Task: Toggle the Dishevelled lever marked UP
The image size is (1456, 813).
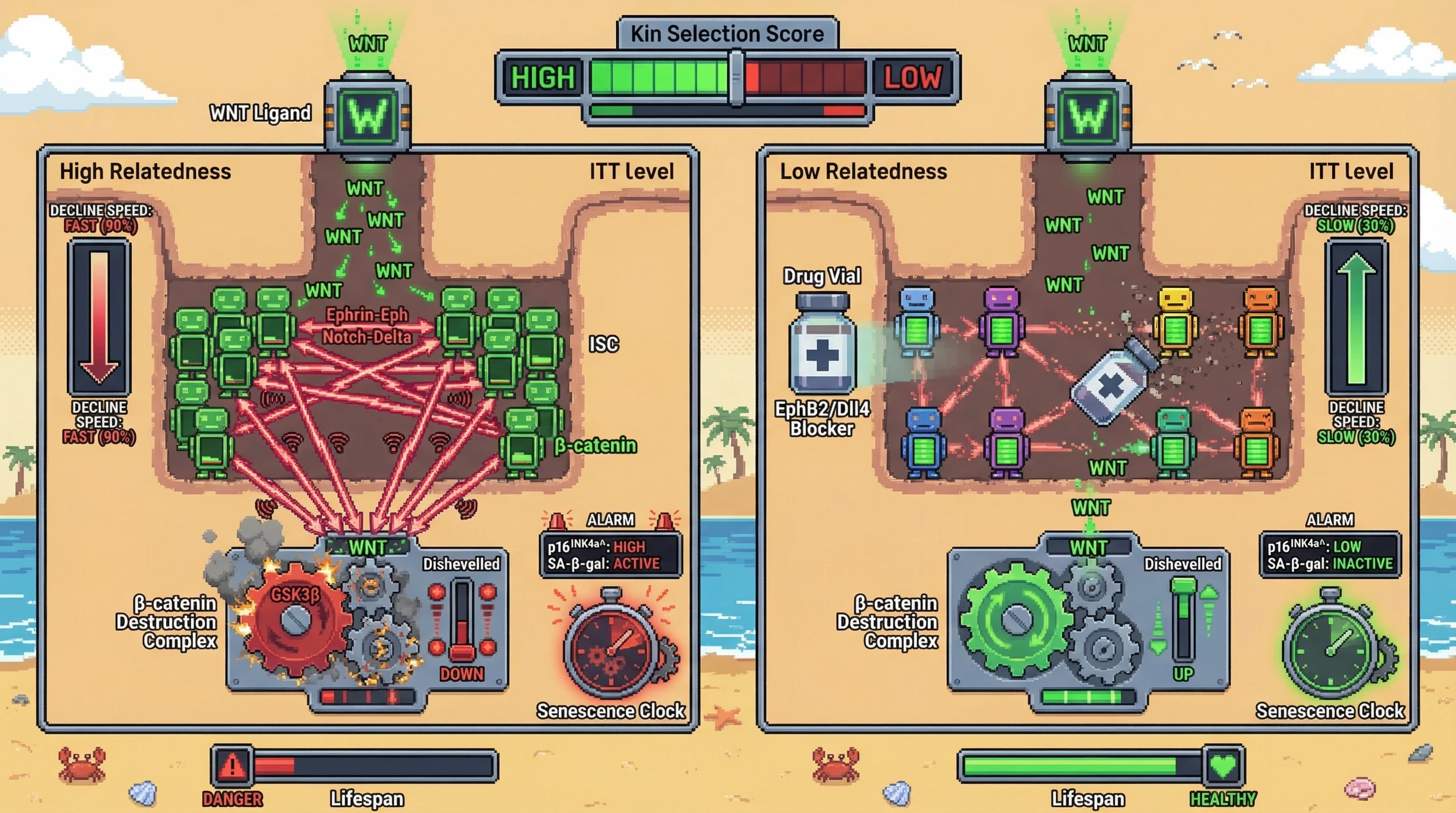Action: pyautogui.click(x=1183, y=620)
